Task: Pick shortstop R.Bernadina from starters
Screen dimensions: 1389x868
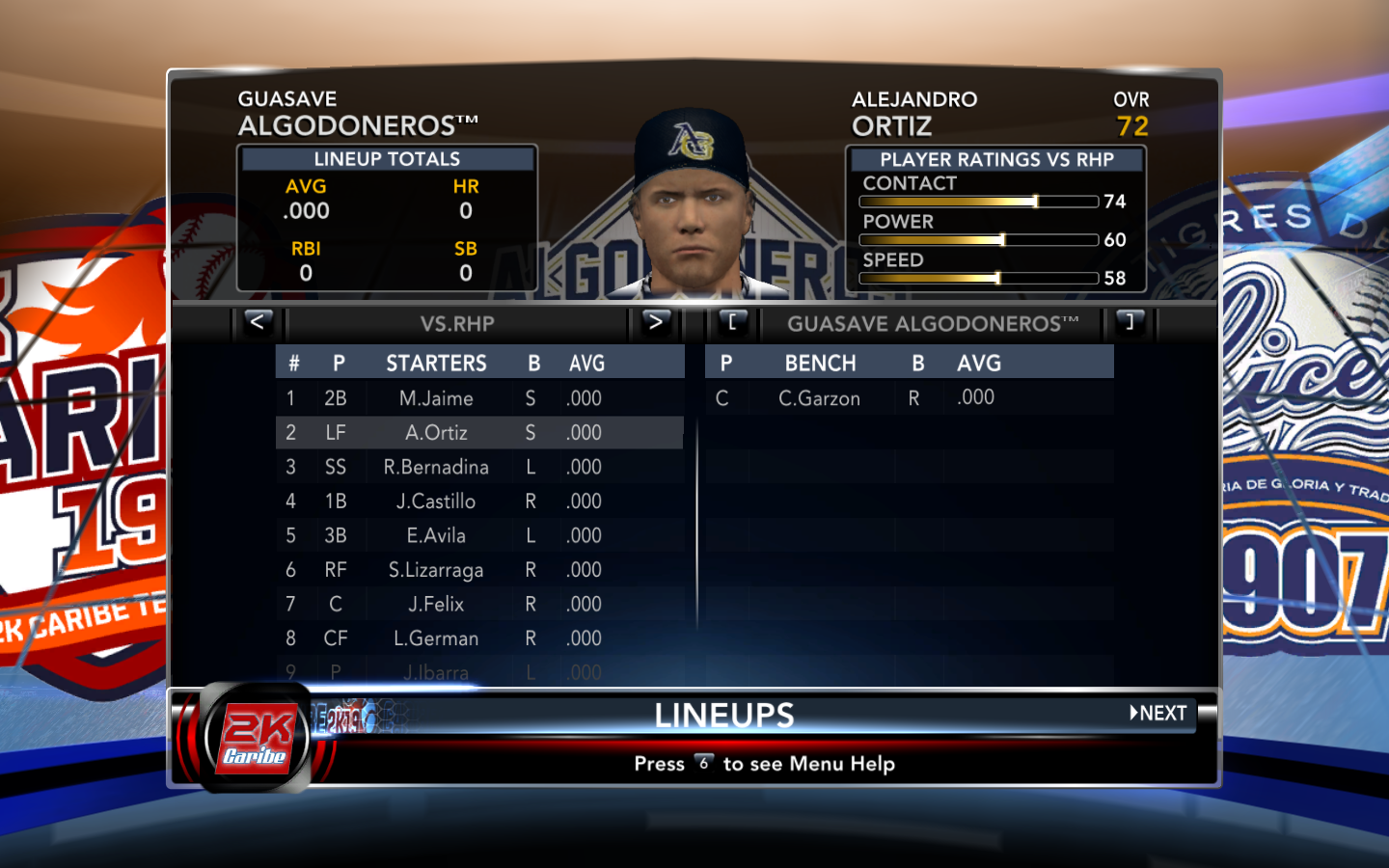Action: pos(436,468)
